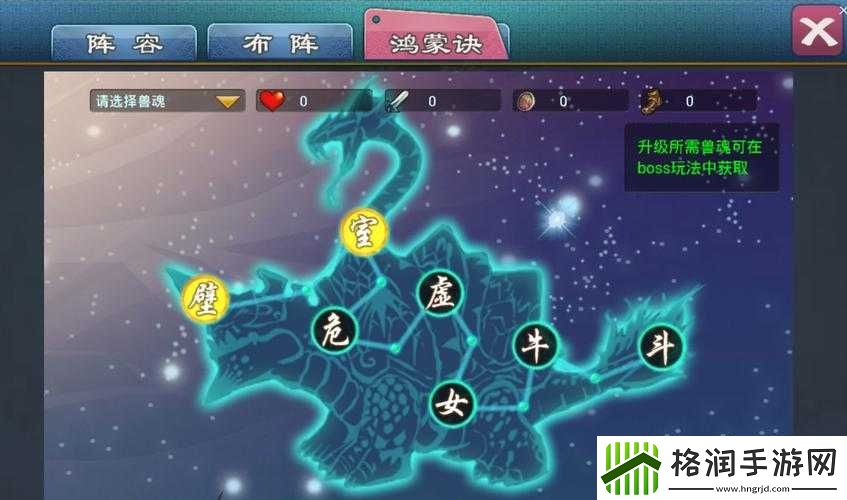Select the 虚 constellation node
The image size is (847, 500).
click(x=441, y=293)
